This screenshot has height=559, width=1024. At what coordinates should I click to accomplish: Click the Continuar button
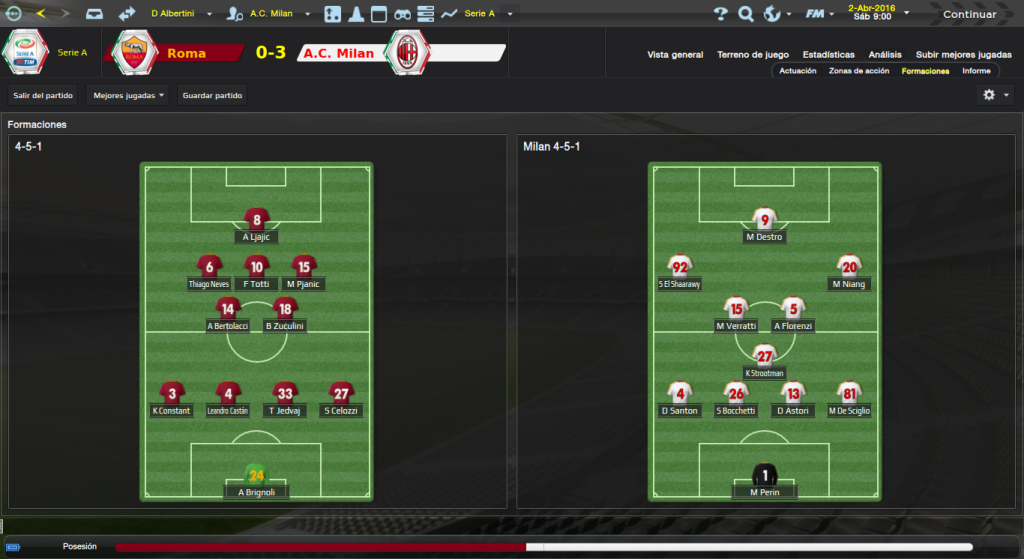point(969,14)
